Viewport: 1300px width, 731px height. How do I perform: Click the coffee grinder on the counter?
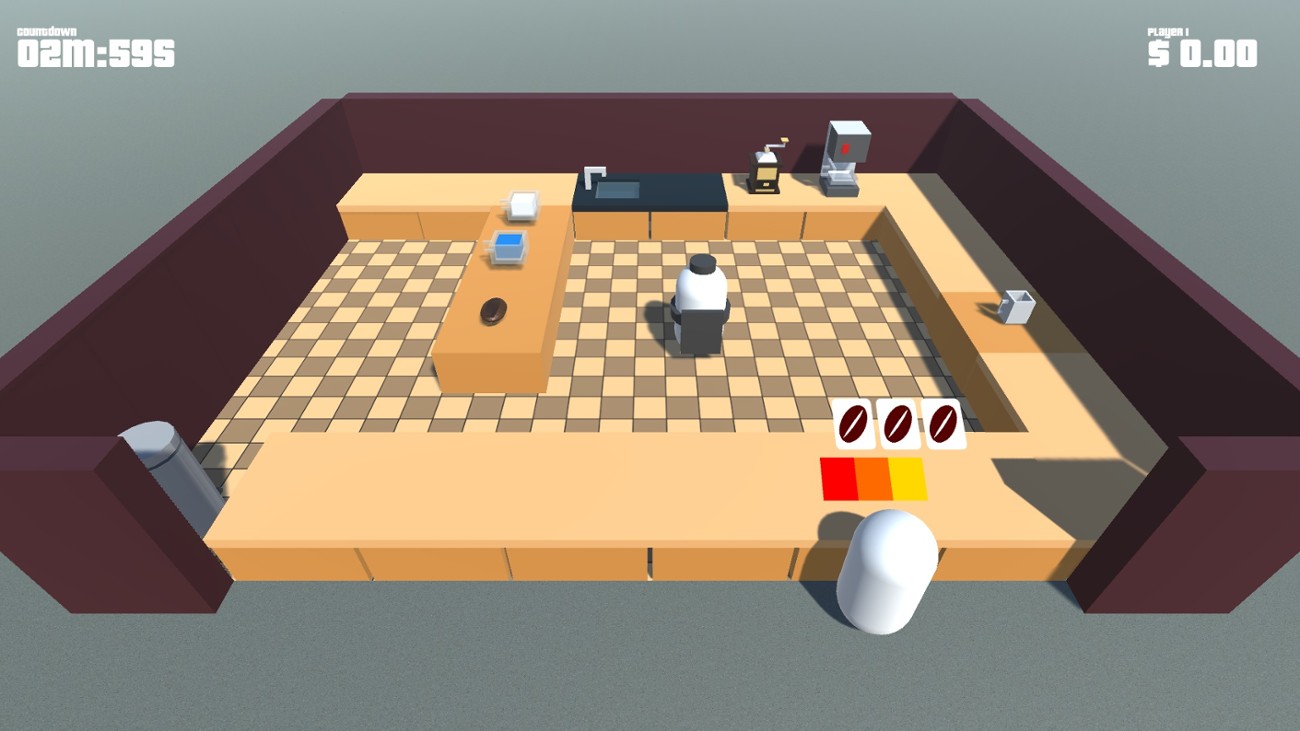coord(764,172)
